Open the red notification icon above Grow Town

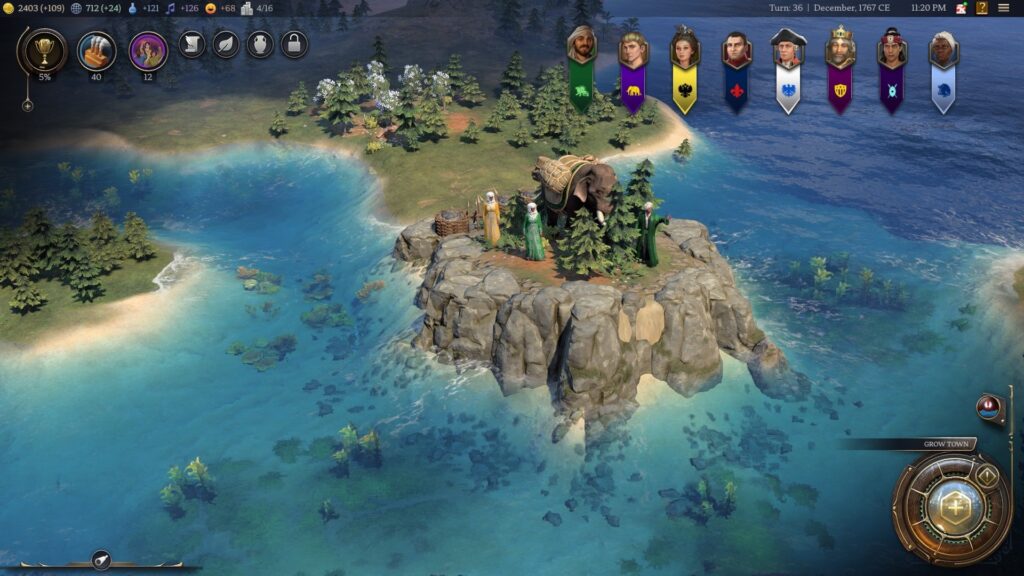(990, 407)
